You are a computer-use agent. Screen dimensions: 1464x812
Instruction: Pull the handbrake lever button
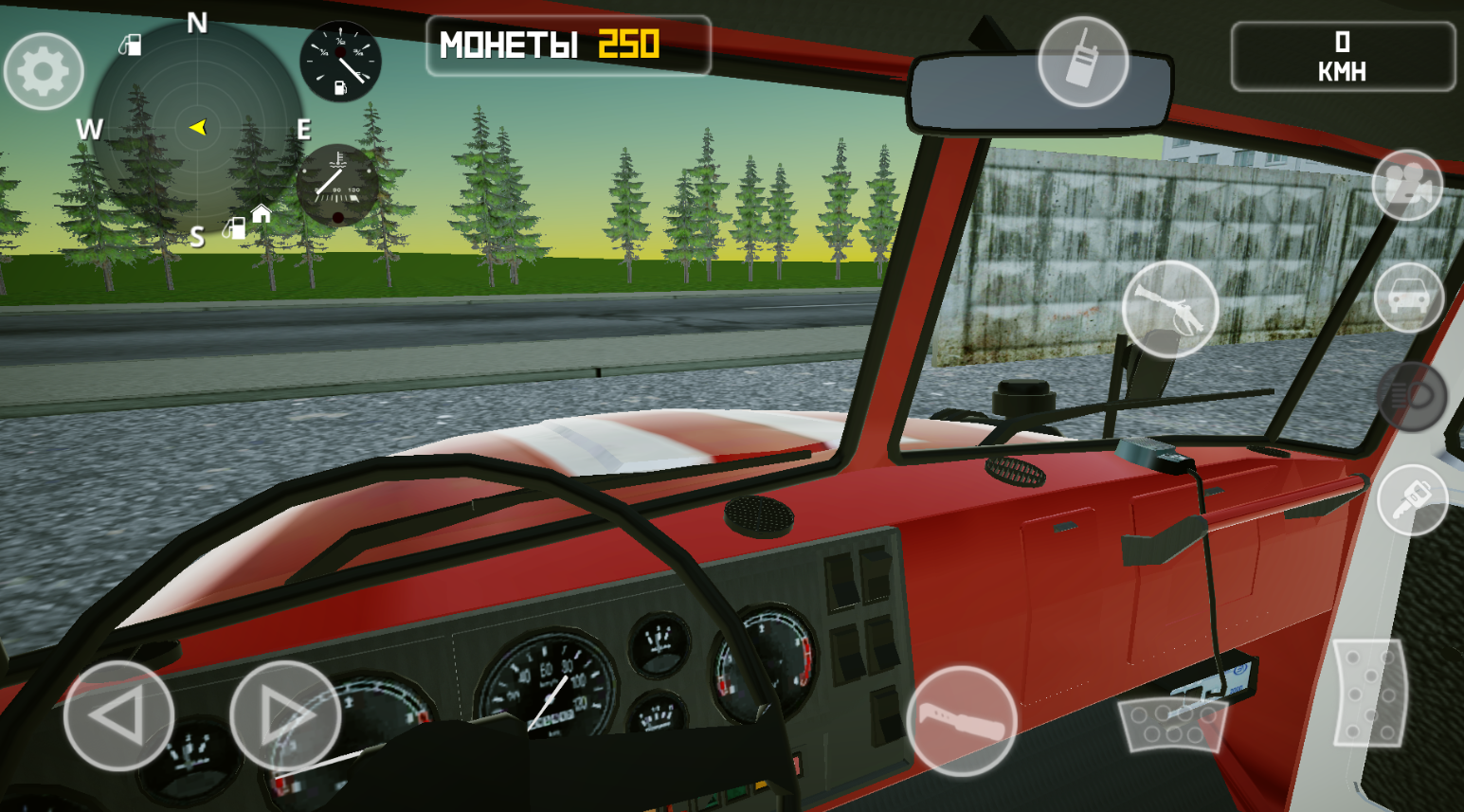[961, 721]
